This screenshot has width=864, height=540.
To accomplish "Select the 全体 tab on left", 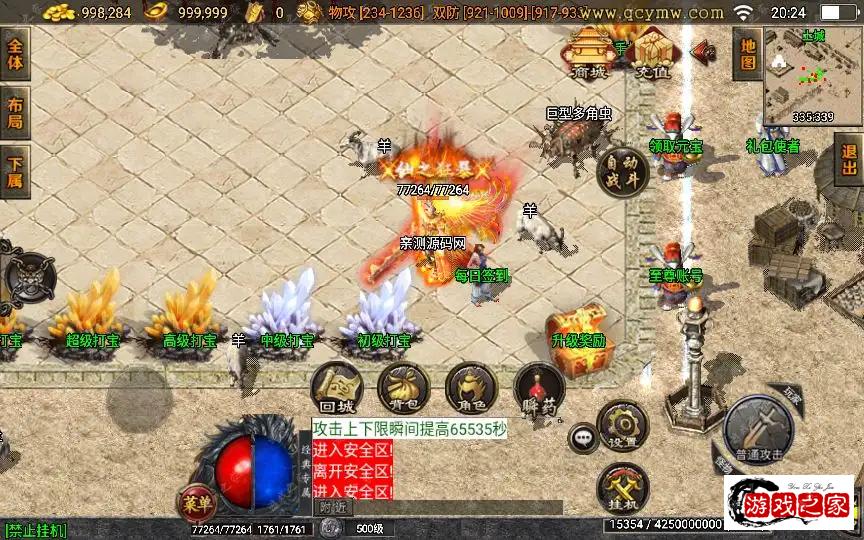I will [x=15, y=54].
